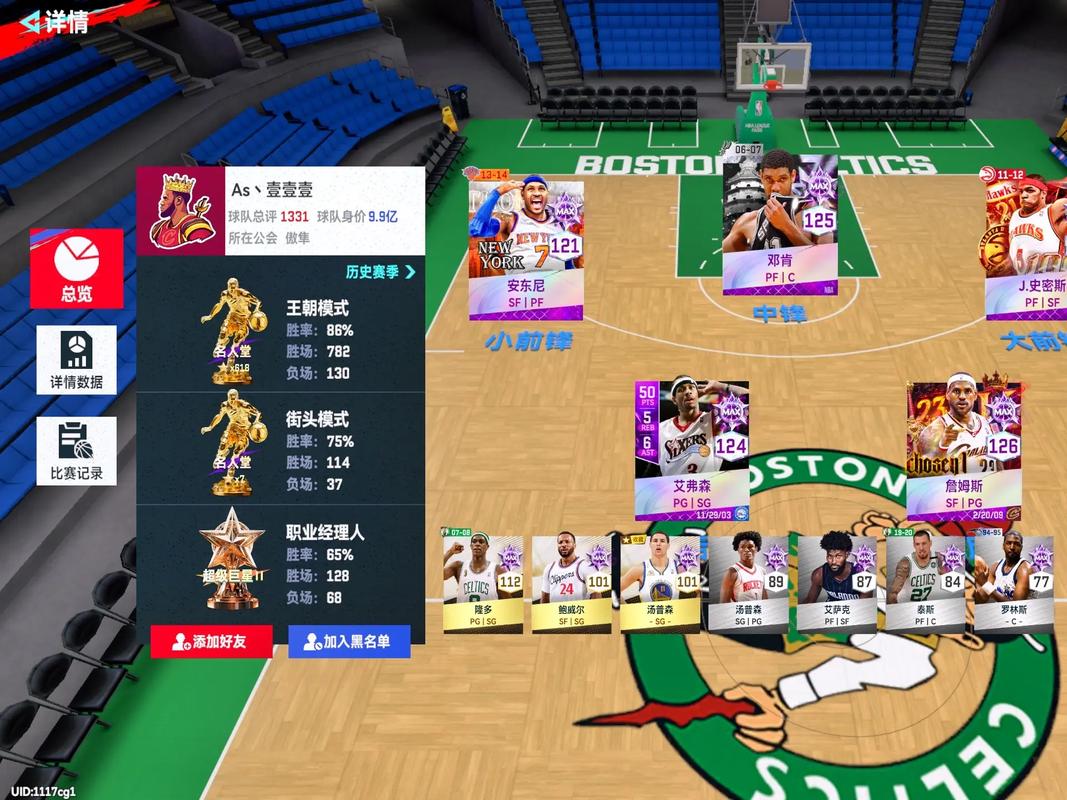Switch to the 总览 tab

tap(77, 268)
